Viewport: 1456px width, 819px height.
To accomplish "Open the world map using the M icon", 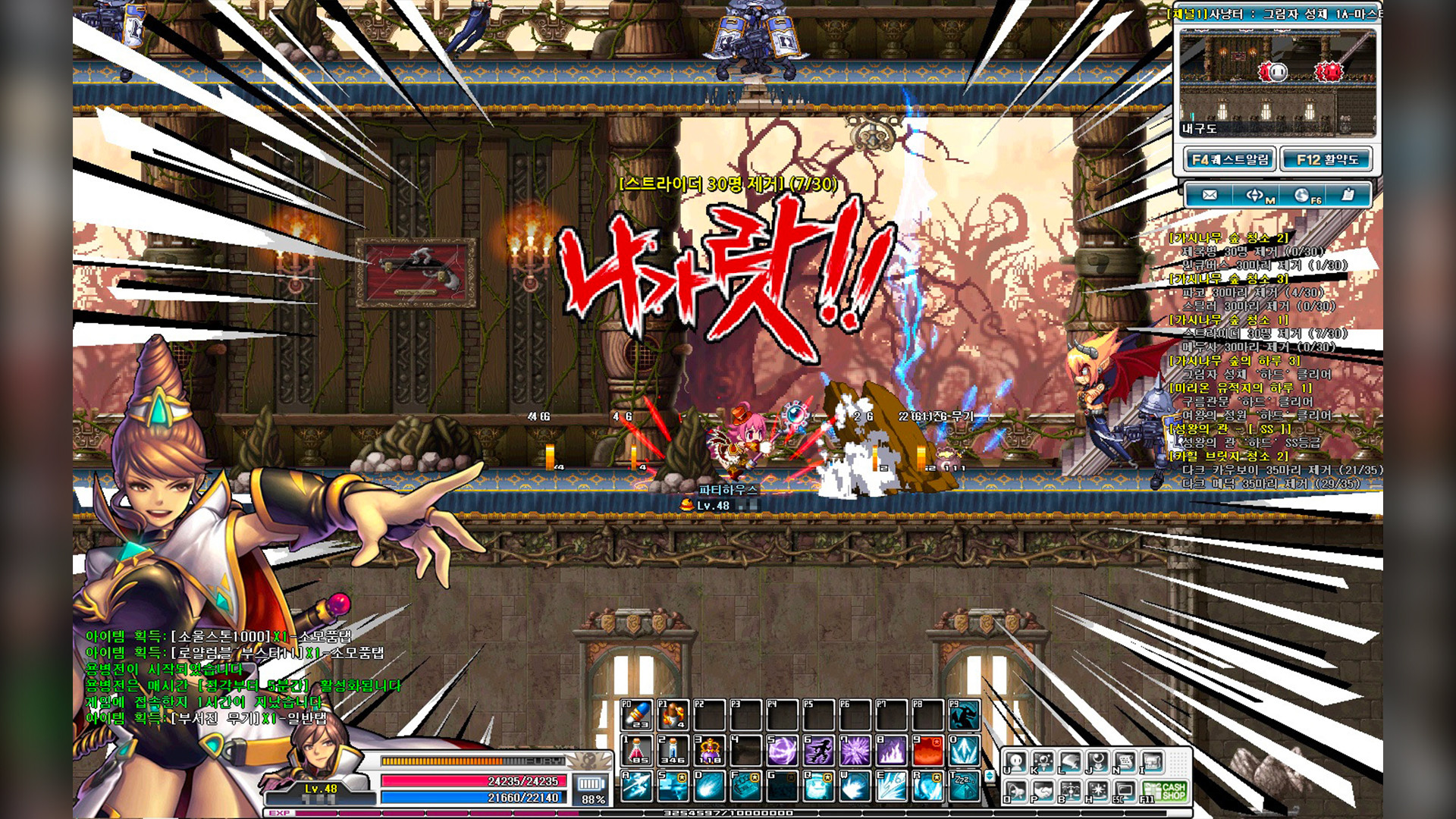I will click(1254, 194).
